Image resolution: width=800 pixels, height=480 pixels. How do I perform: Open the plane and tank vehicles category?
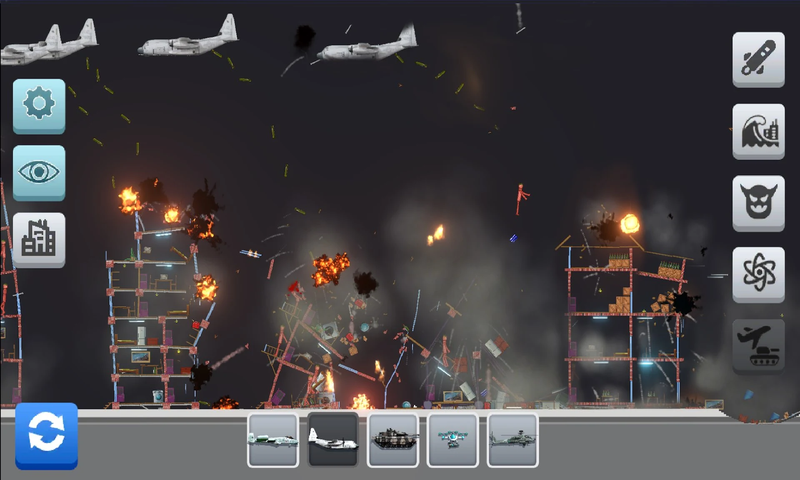click(x=758, y=346)
